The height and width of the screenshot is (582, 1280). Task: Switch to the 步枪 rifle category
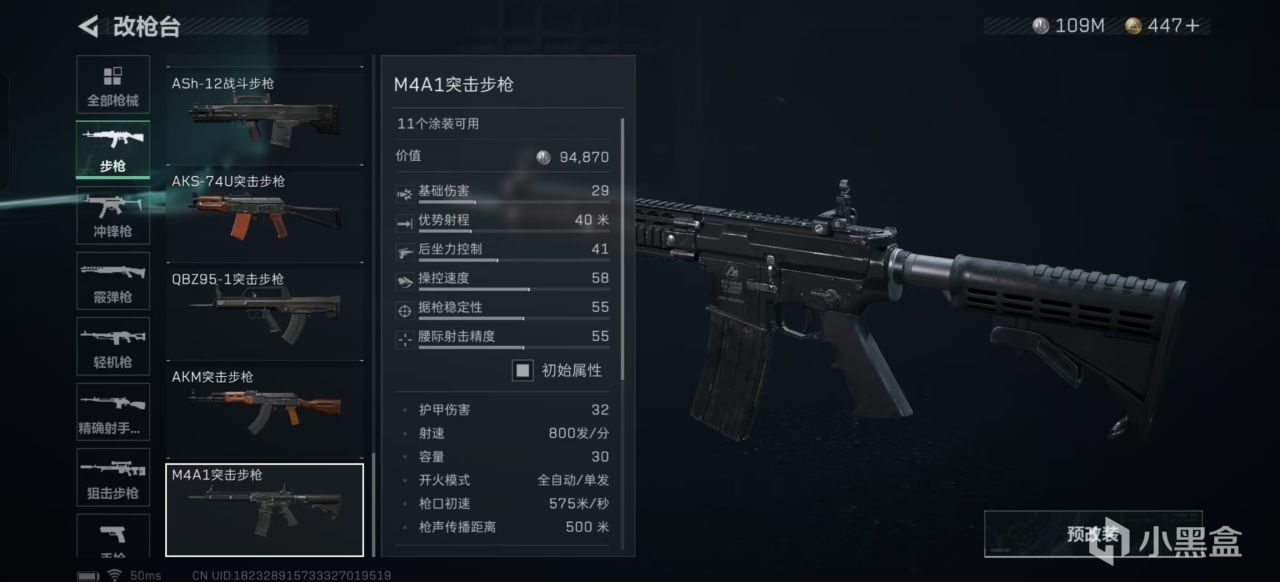pos(113,150)
